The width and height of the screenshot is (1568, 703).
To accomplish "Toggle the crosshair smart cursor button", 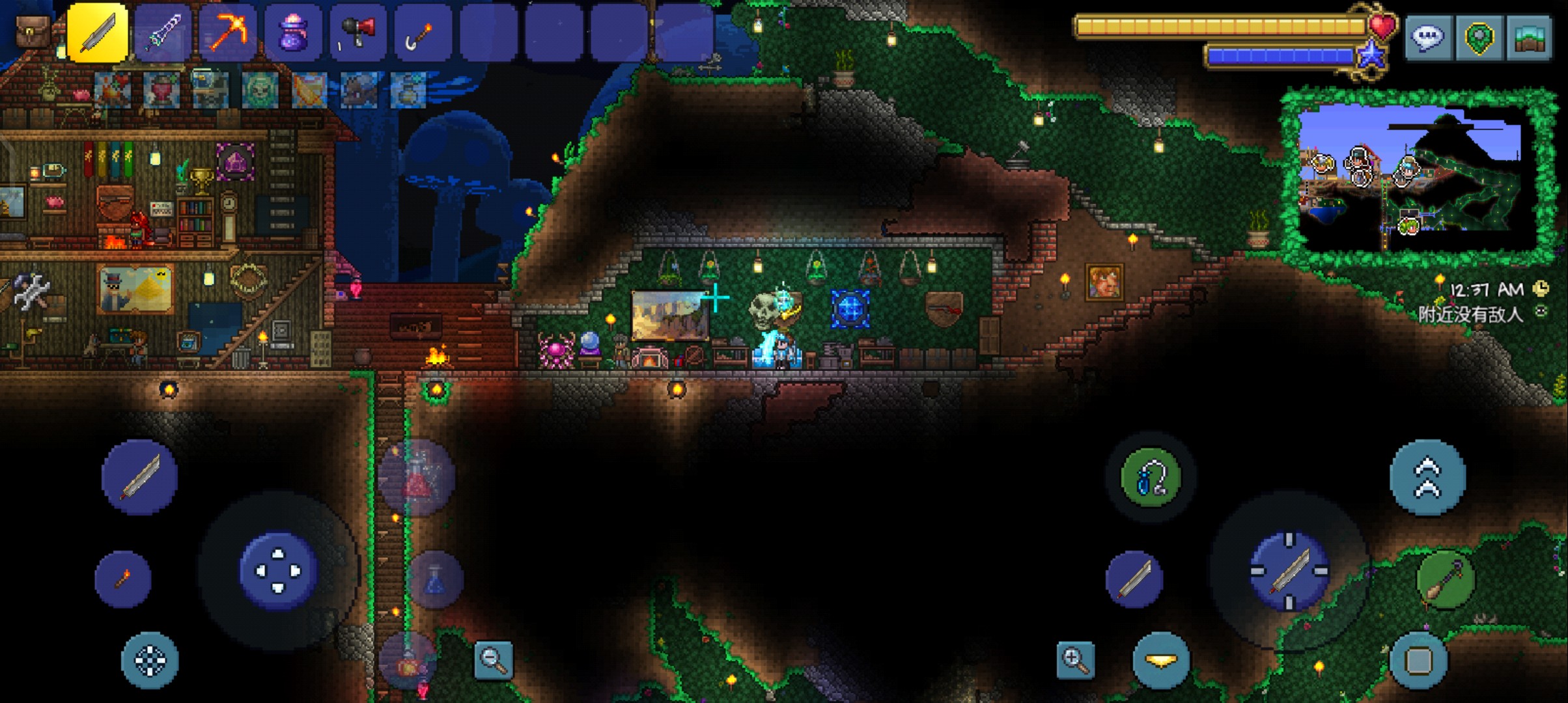I will [150, 660].
